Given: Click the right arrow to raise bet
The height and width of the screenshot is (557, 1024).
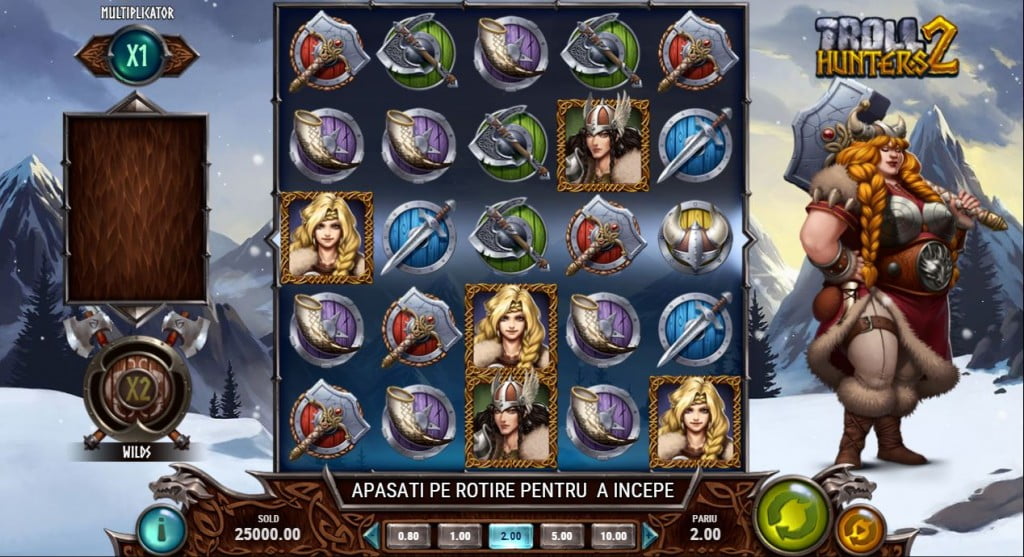Looking at the screenshot, I should click(x=650, y=536).
